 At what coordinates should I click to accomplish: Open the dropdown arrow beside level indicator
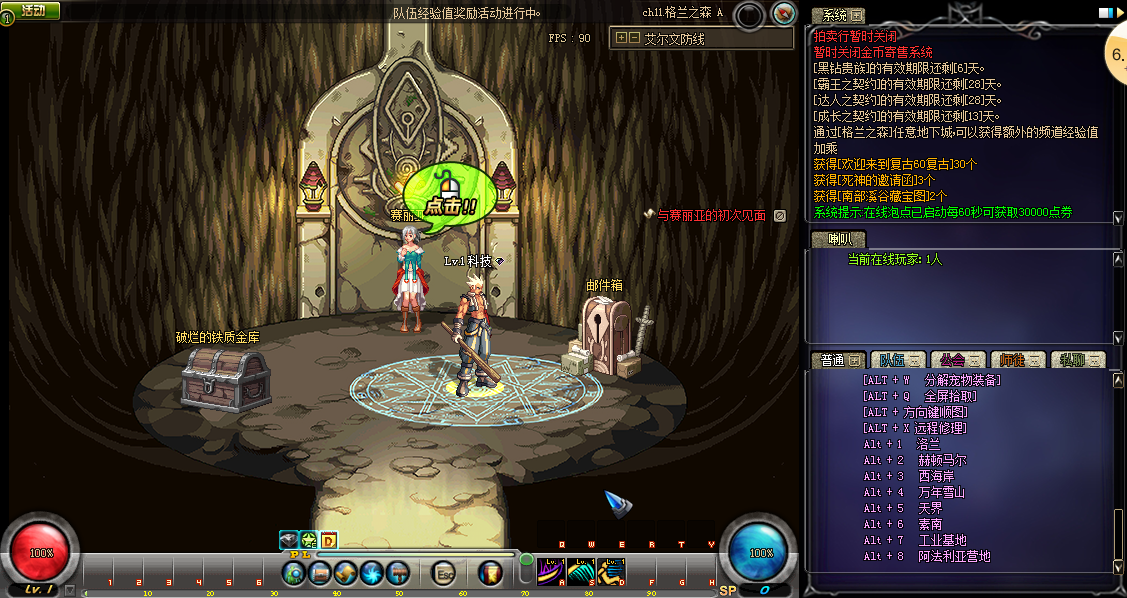[x=69, y=590]
